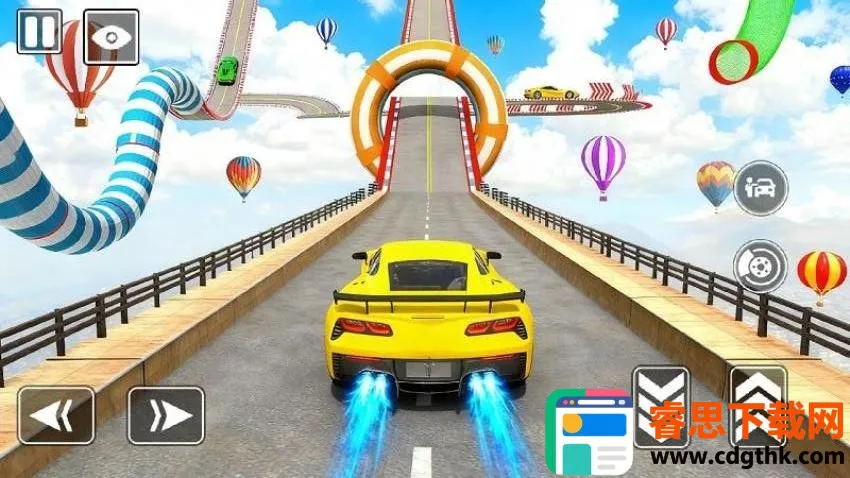Steer left with the left arrow button
The image size is (850, 478).
56,415
